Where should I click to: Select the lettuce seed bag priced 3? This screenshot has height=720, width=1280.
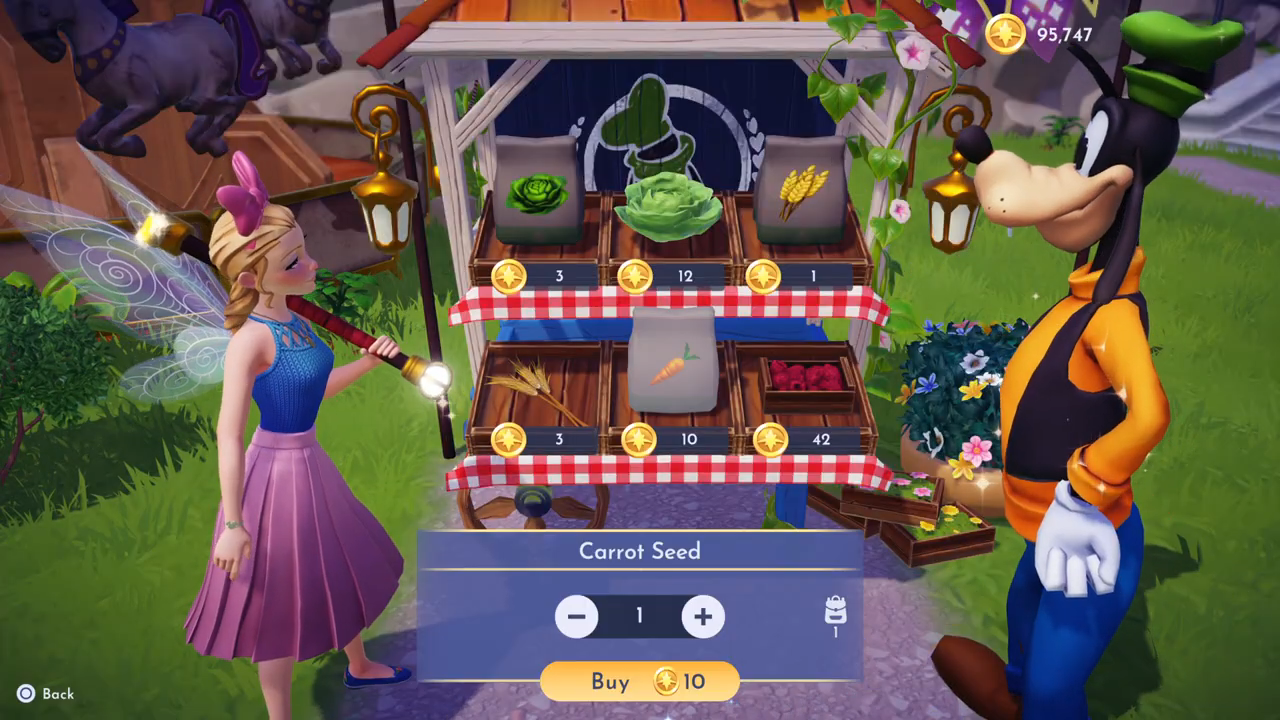[536, 192]
